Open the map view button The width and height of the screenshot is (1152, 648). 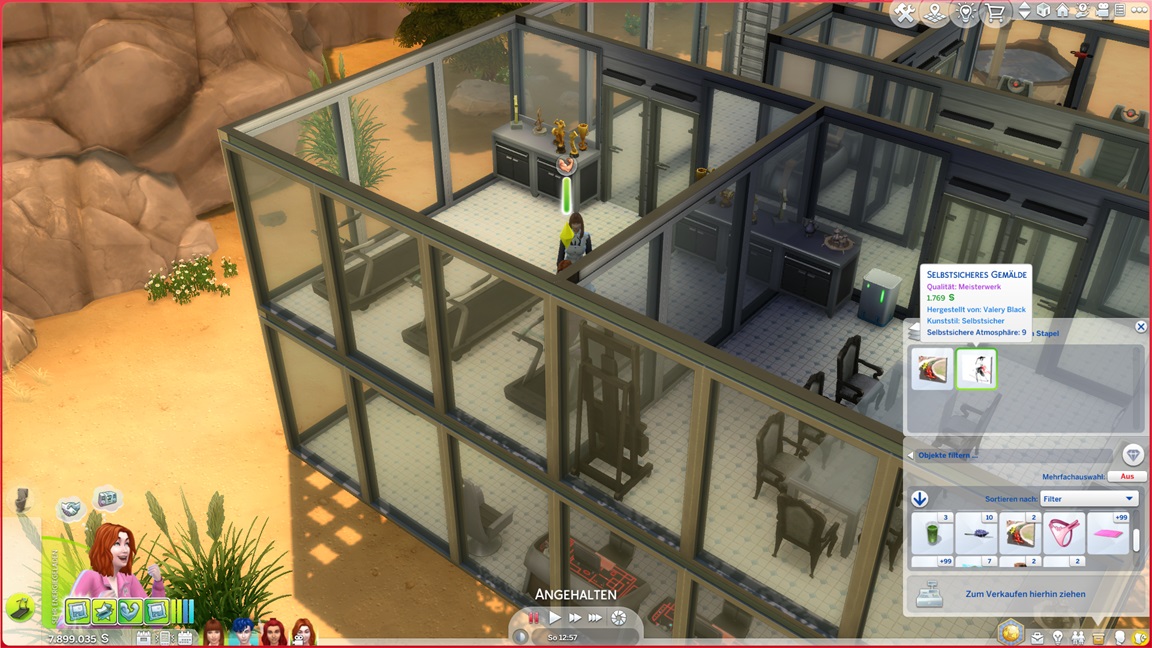pyautogui.click(x=935, y=13)
